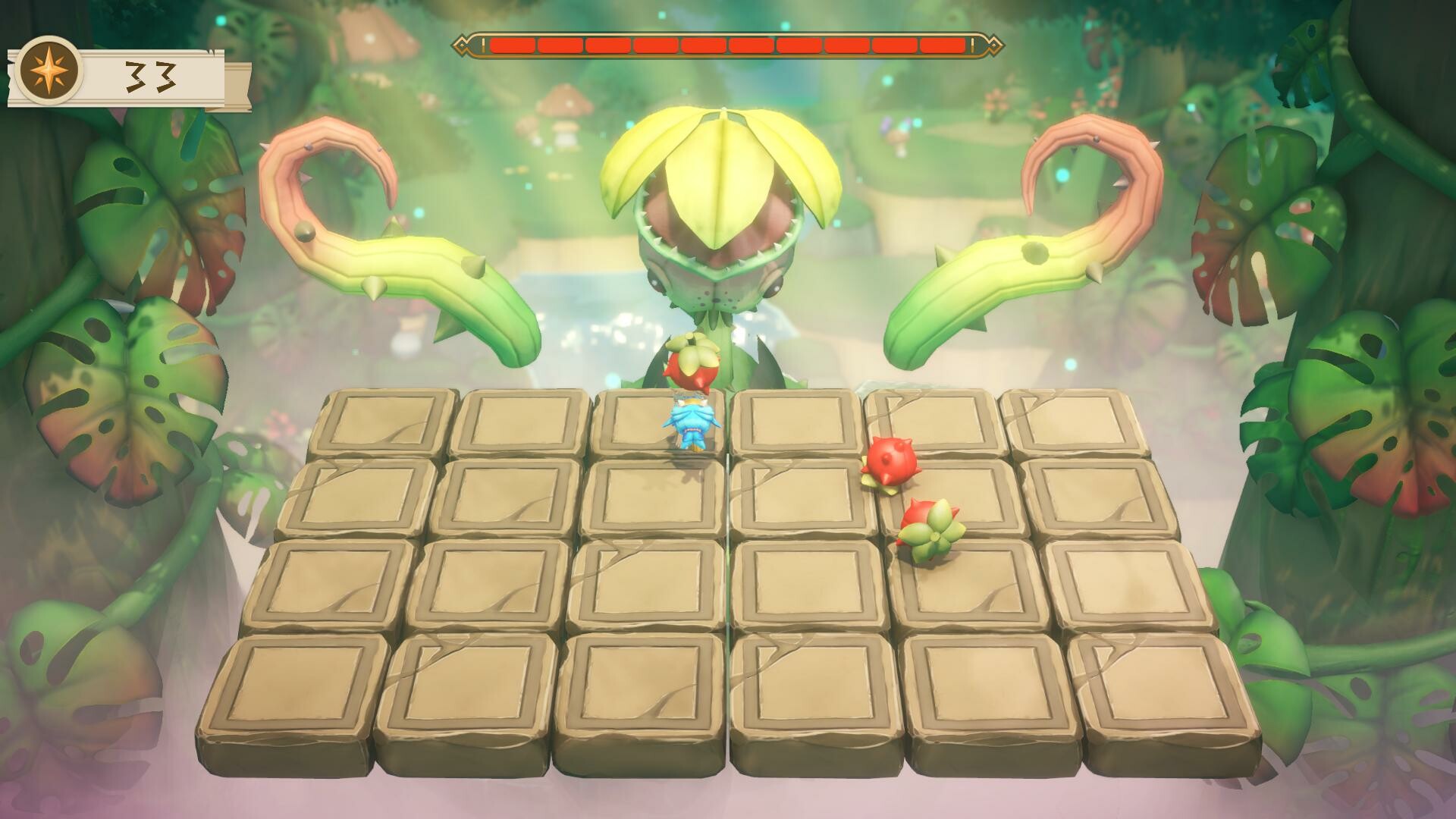Select the left gold cap of the health bar
1456x819 pixels.
[x=463, y=45]
